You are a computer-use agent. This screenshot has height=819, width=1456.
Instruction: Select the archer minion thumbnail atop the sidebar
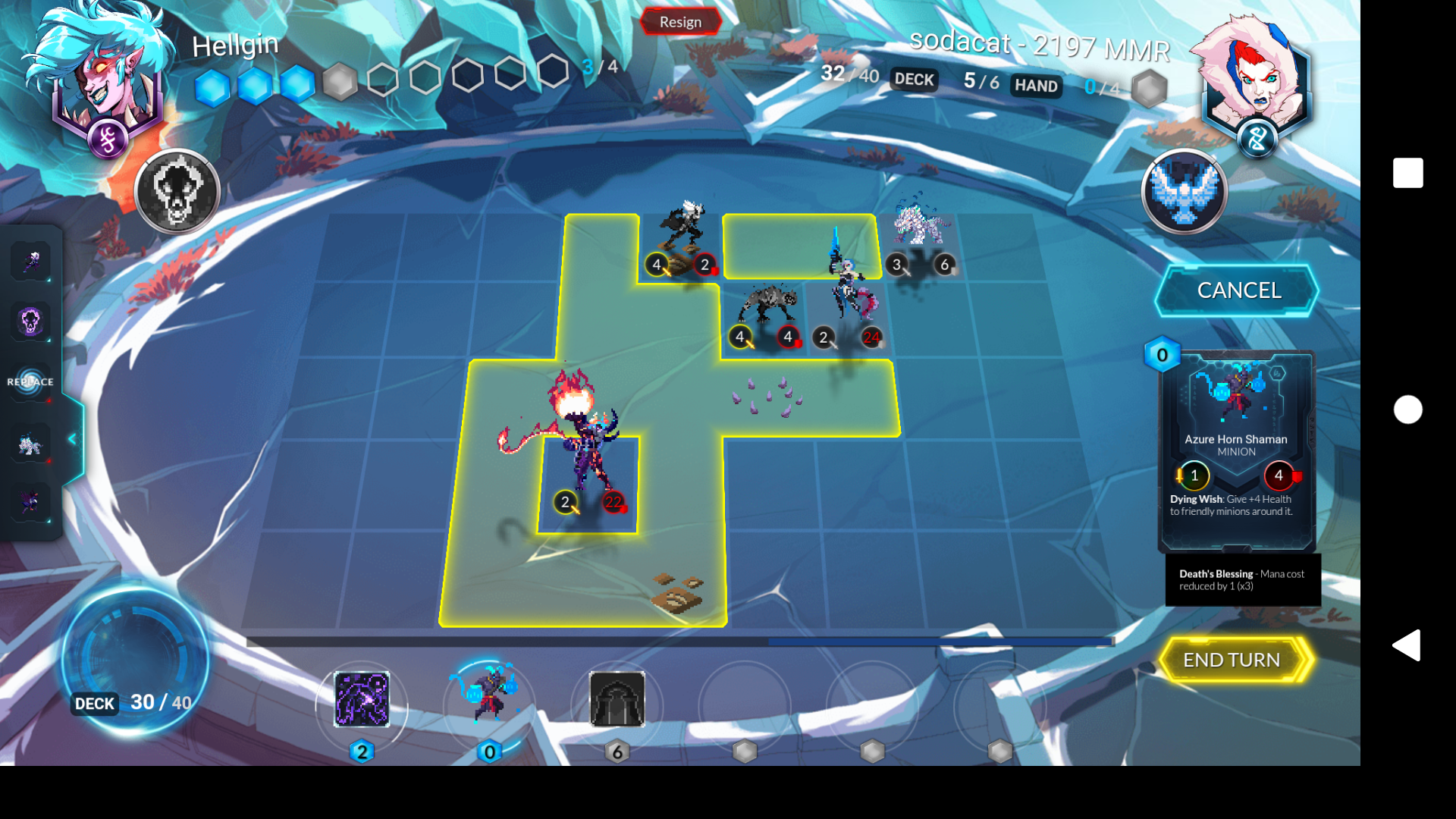pyautogui.click(x=31, y=261)
